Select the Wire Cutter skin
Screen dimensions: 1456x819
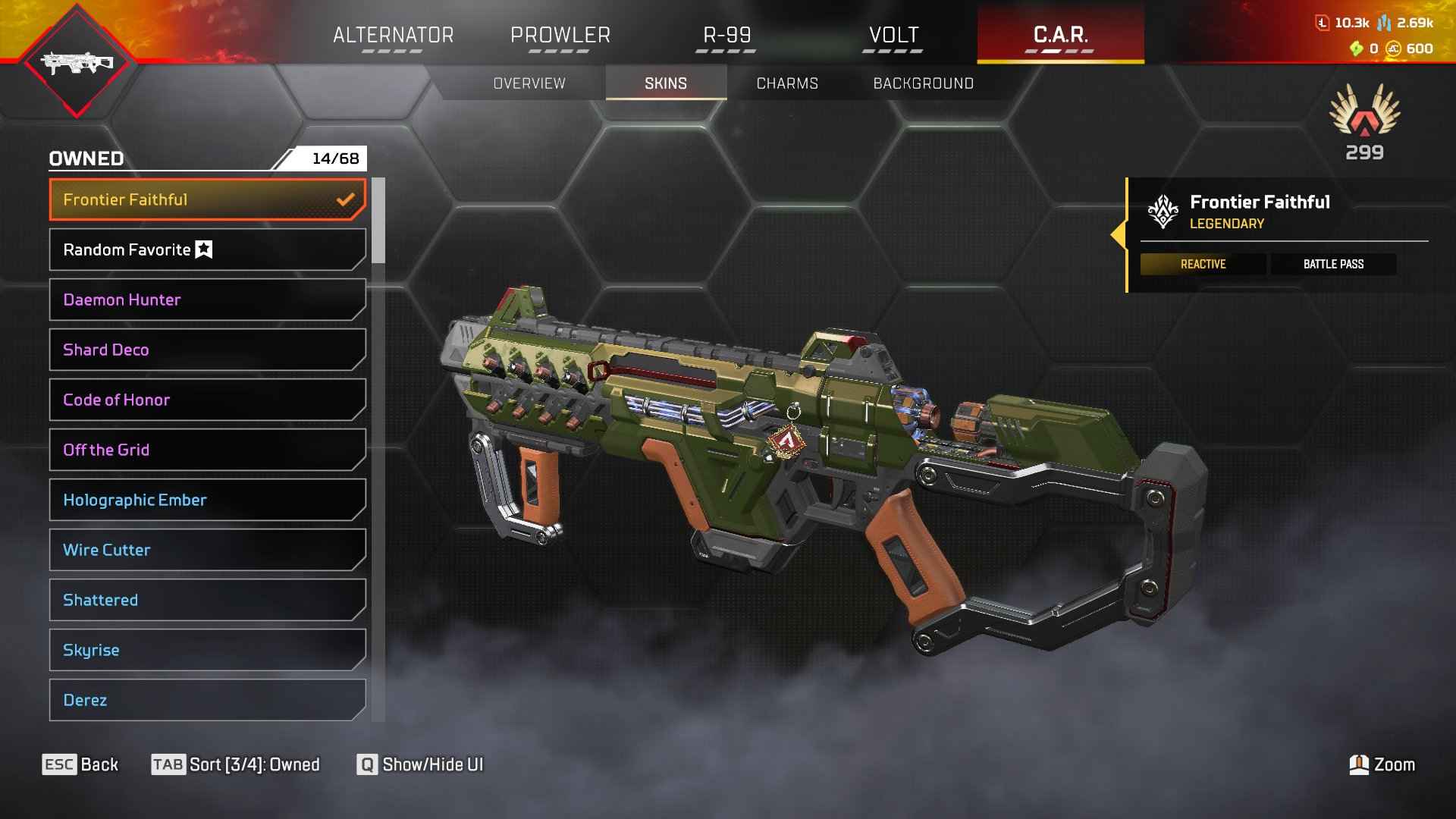[x=207, y=550]
